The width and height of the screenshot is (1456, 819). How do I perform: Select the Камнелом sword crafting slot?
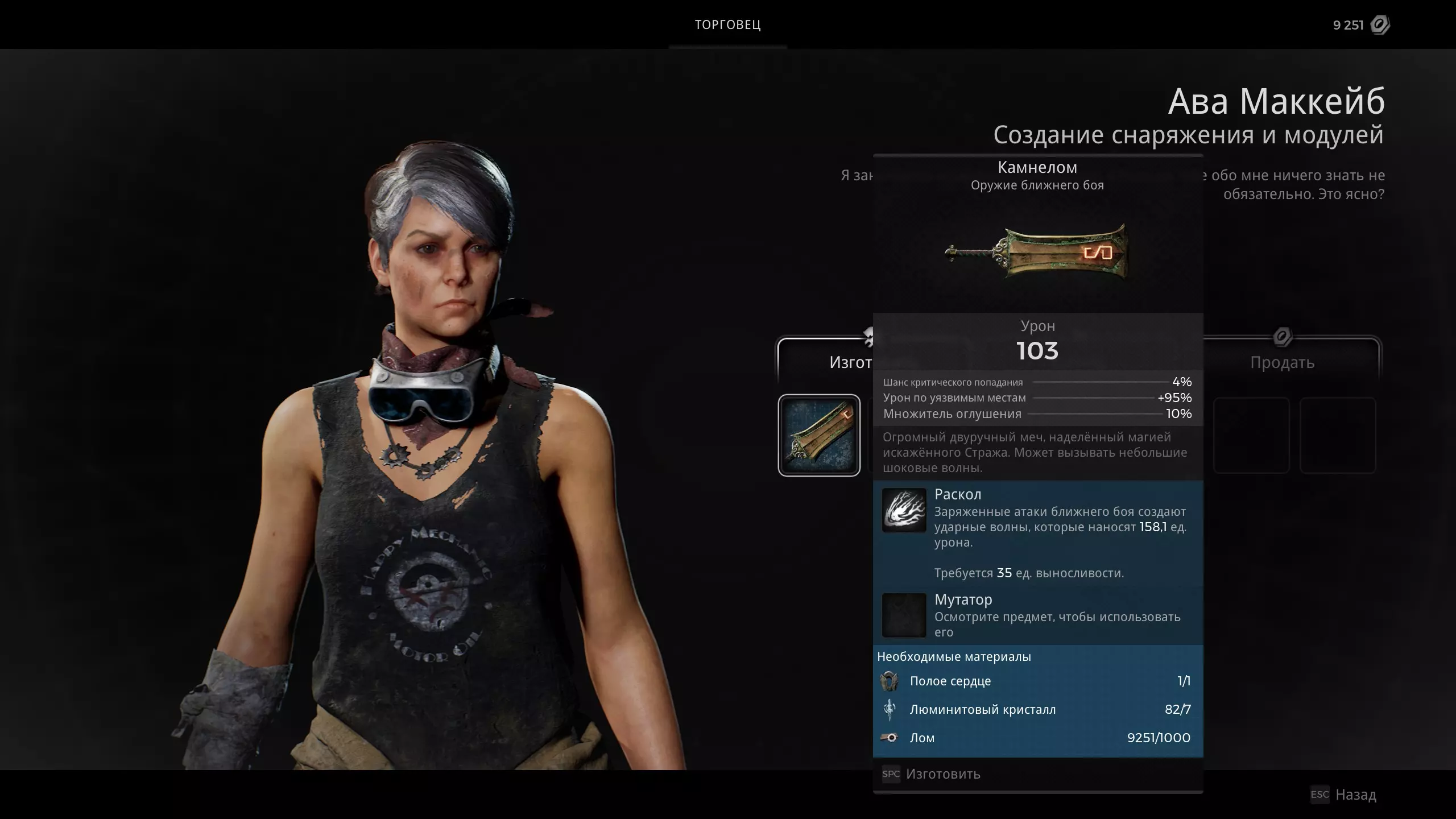(819, 435)
